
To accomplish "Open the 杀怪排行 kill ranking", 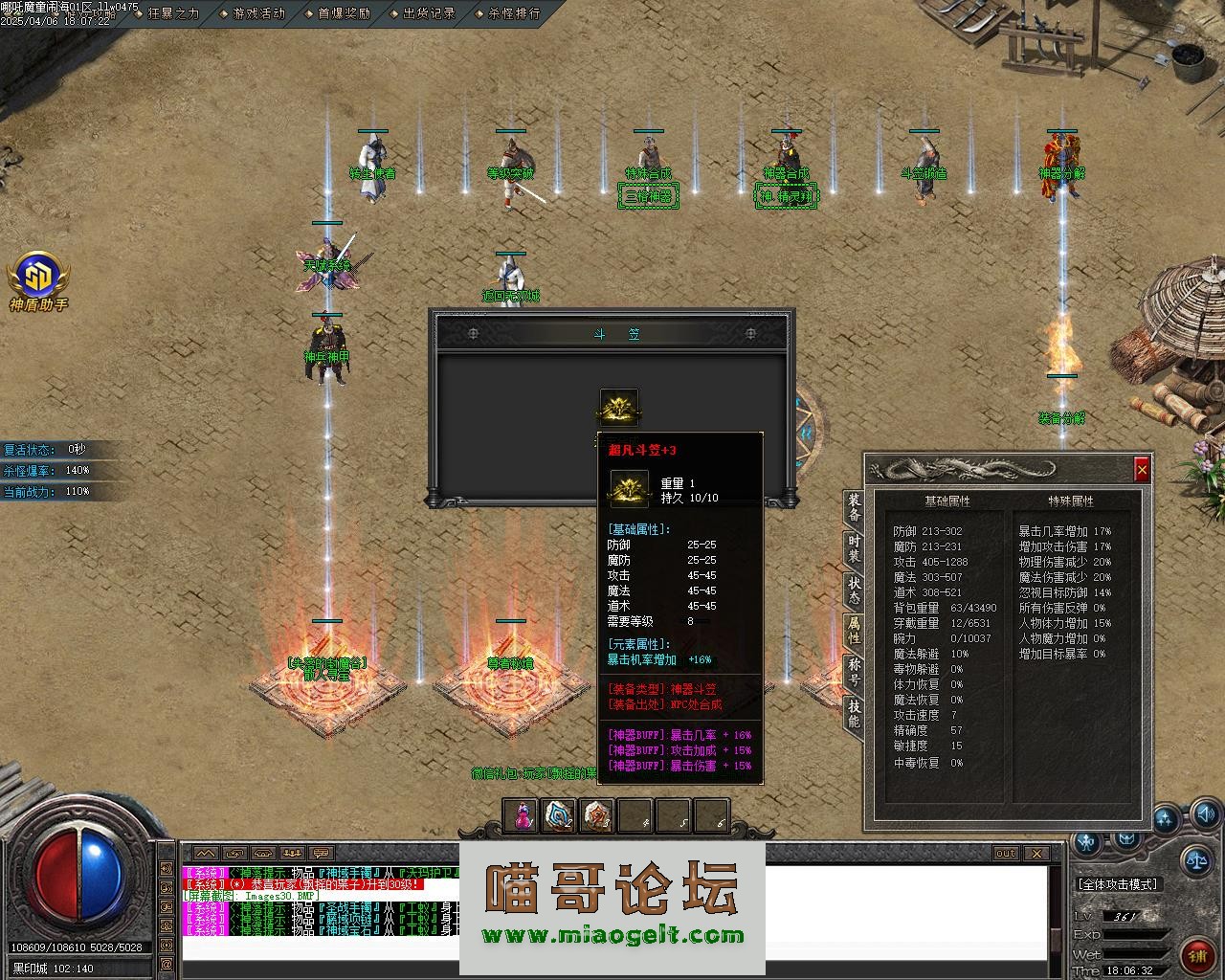I will pos(514,13).
